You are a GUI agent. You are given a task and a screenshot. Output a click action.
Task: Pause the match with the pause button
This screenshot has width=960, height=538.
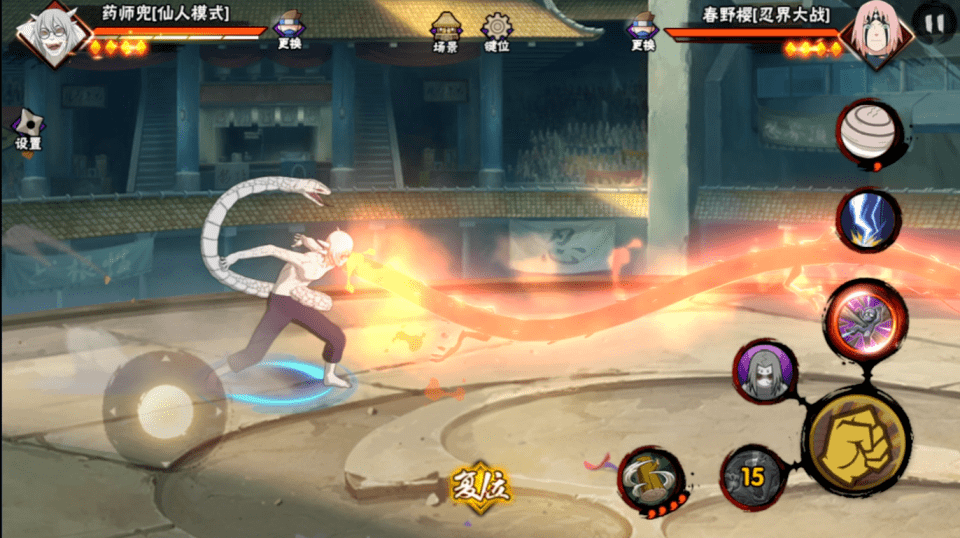point(935,23)
